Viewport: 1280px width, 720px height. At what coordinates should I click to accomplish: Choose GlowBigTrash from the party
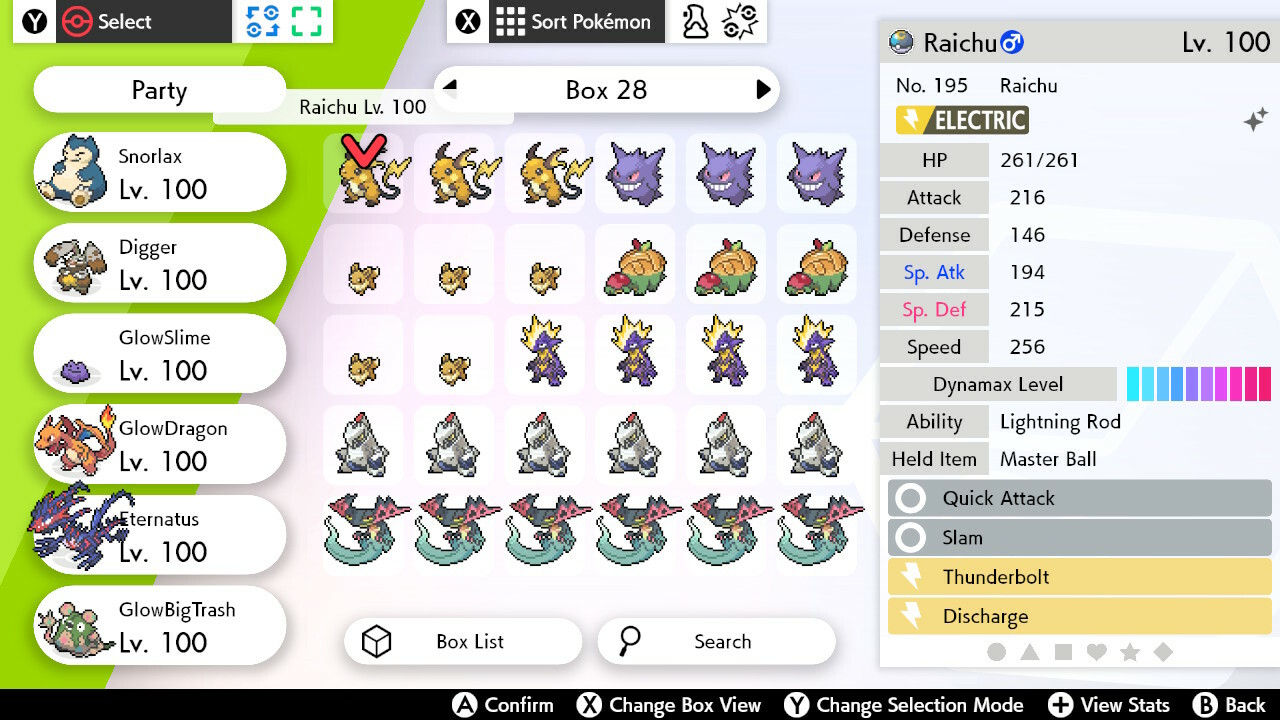pyautogui.click(x=160, y=627)
